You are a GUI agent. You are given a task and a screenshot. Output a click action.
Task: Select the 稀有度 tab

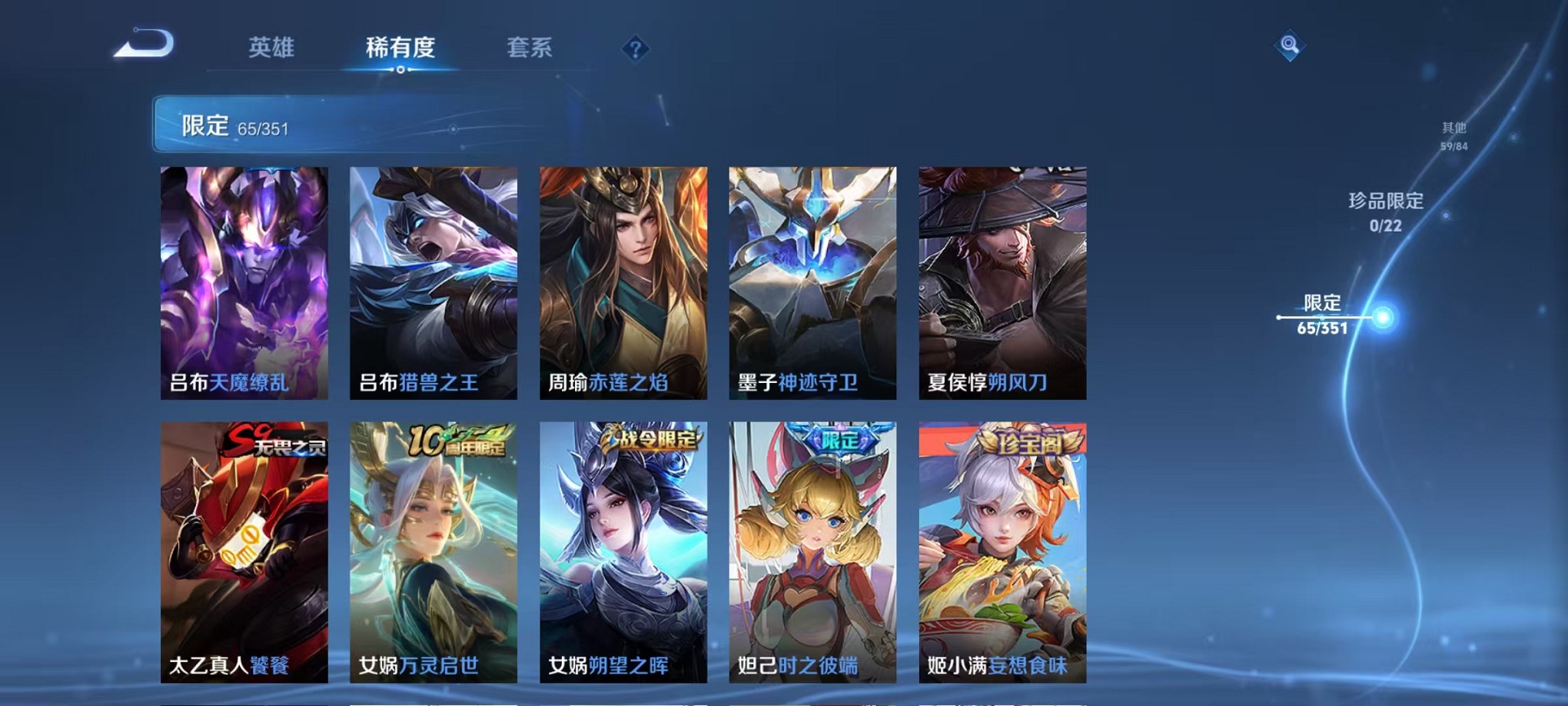click(400, 47)
